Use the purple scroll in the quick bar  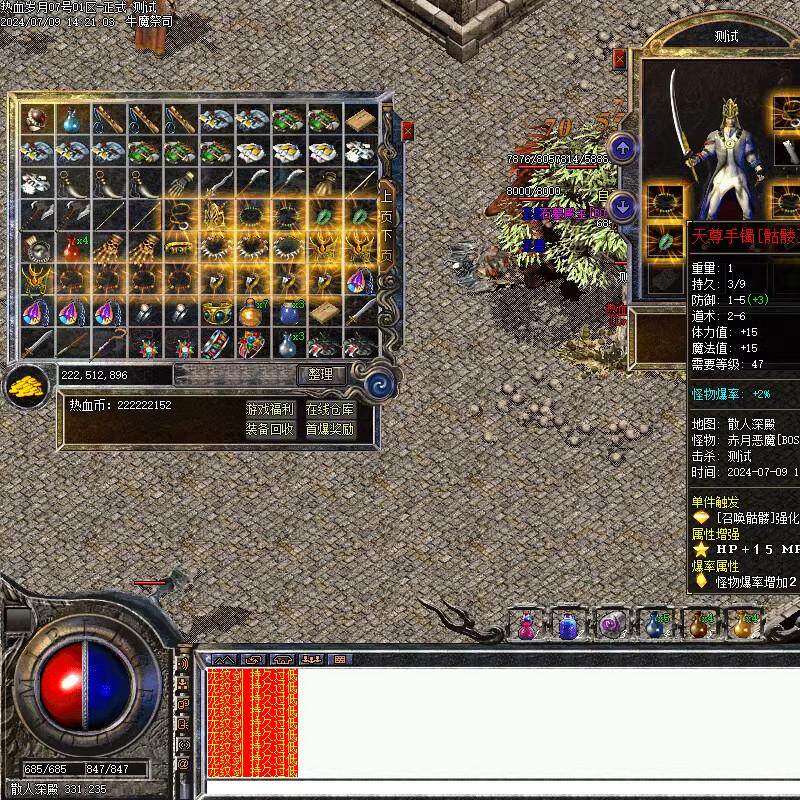(x=610, y=626)
